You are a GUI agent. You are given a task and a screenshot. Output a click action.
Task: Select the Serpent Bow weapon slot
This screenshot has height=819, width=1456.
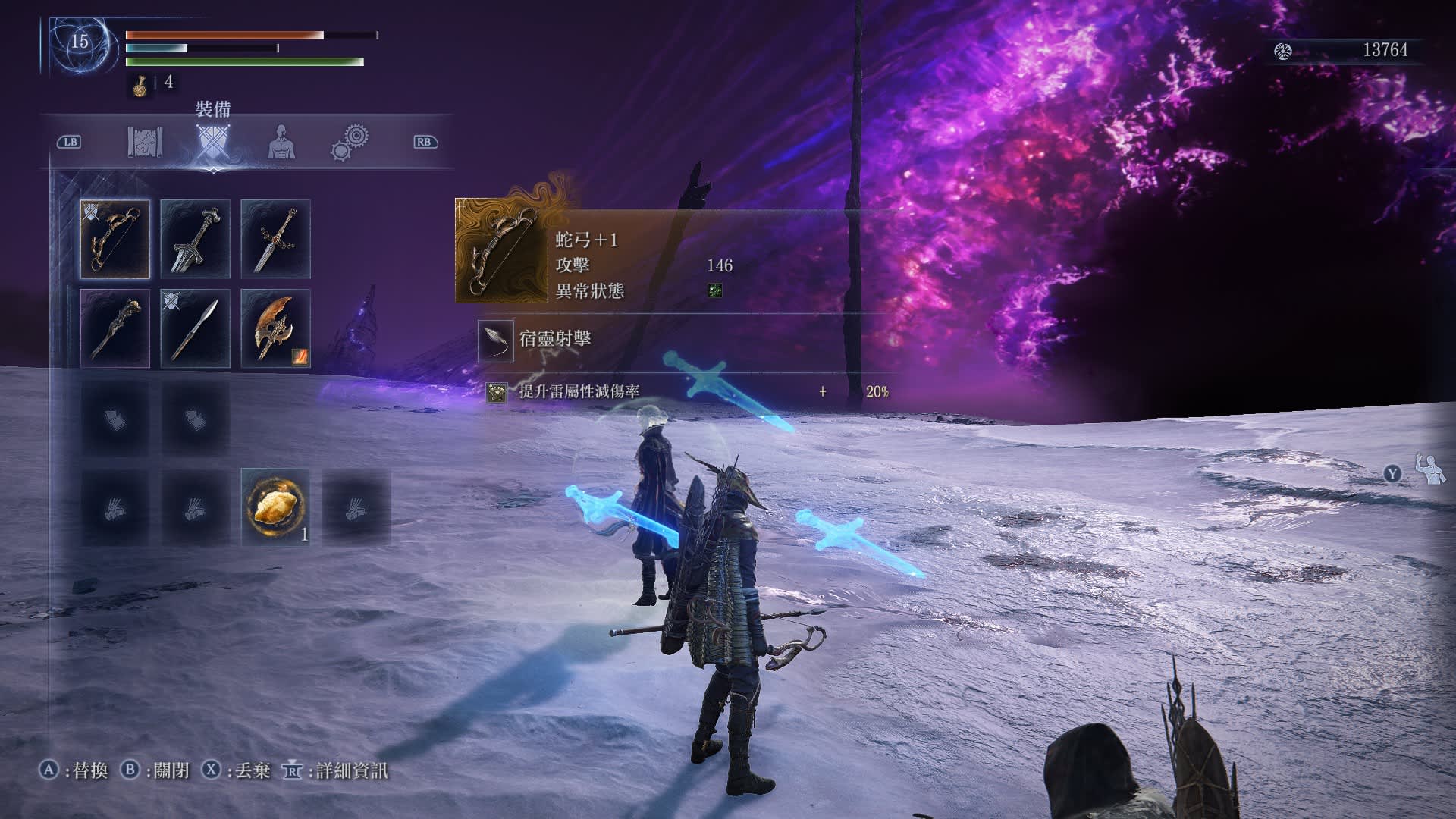115,239
